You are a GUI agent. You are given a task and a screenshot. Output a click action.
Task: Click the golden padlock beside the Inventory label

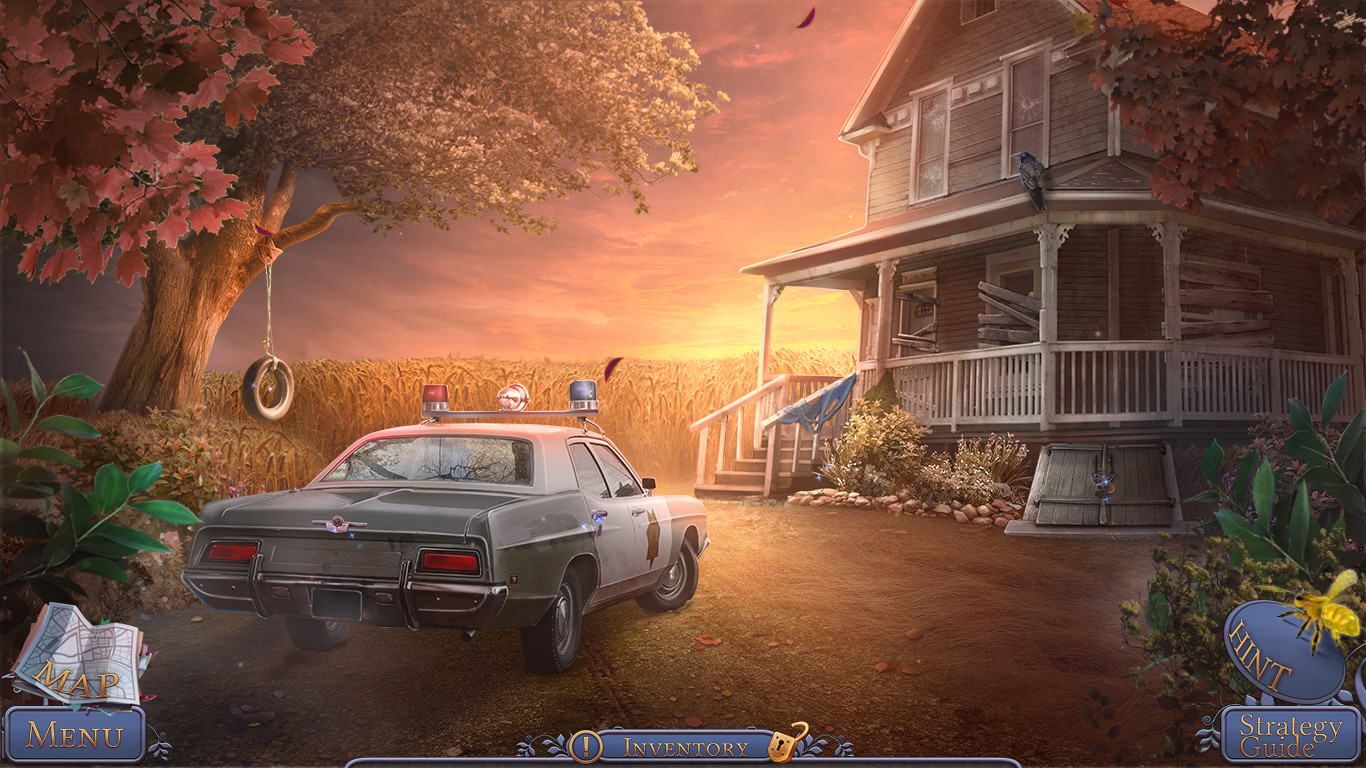click(784, 745)
